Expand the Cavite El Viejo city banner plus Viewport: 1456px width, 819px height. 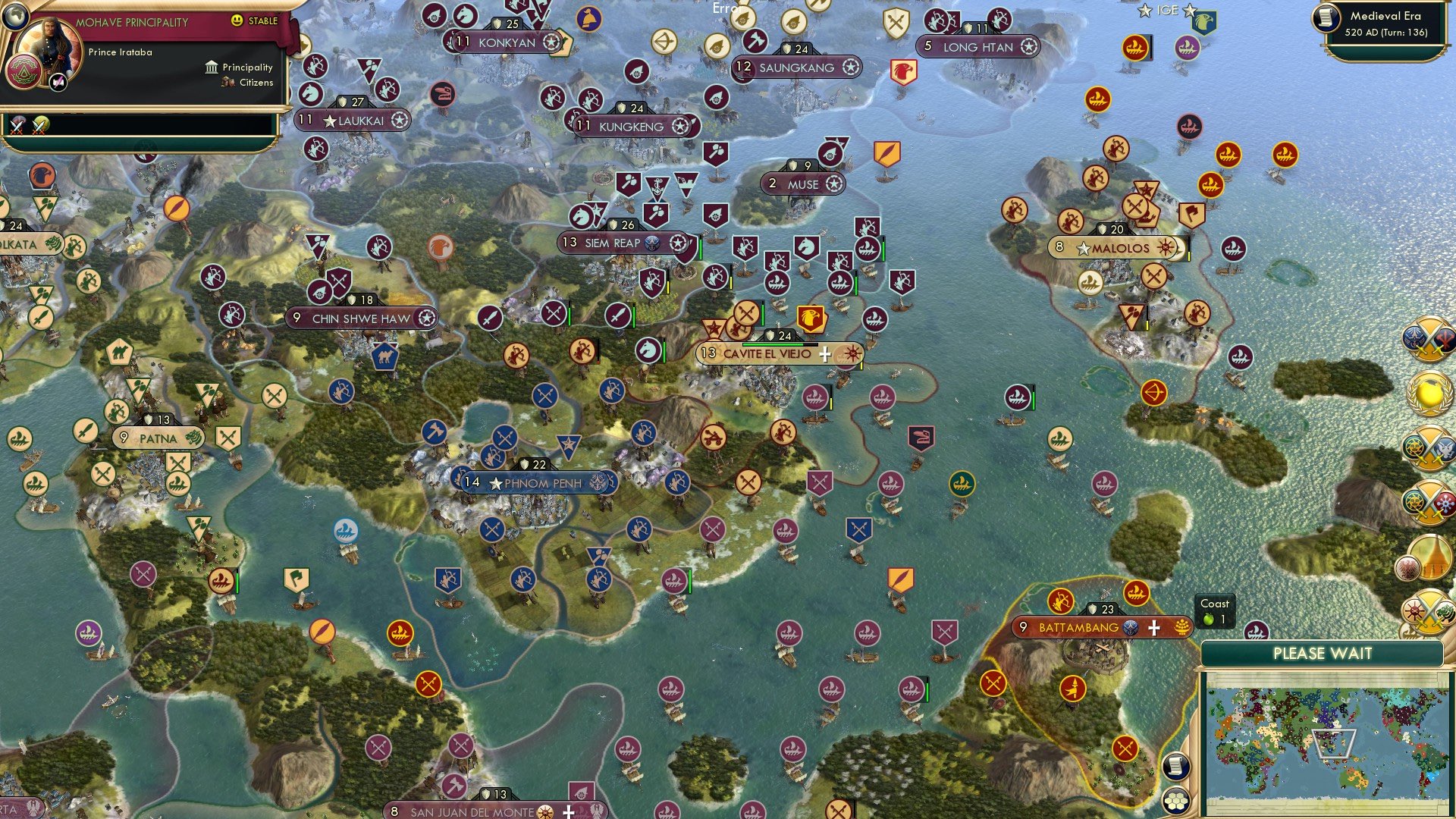824,353
